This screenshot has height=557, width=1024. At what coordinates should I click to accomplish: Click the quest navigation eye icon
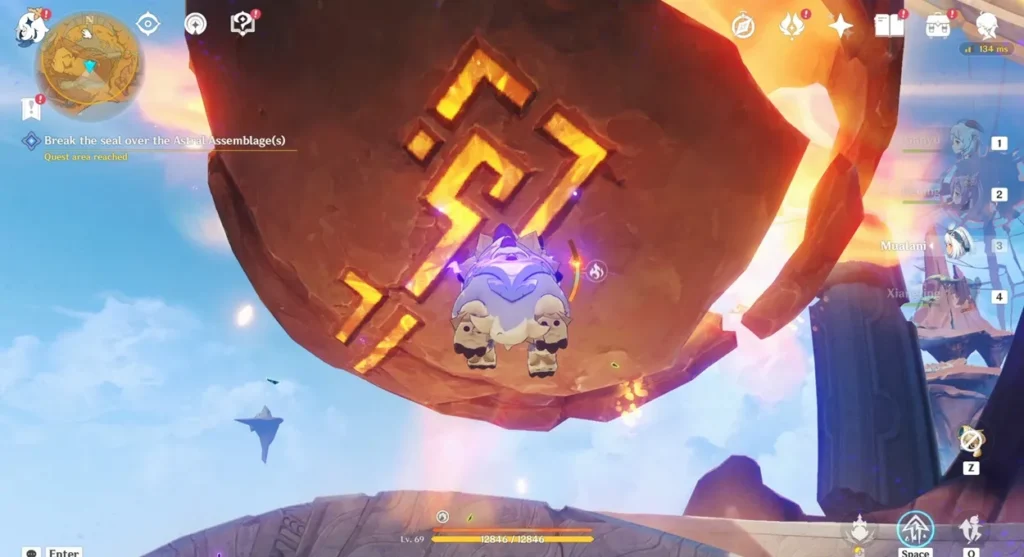point(148,24)
